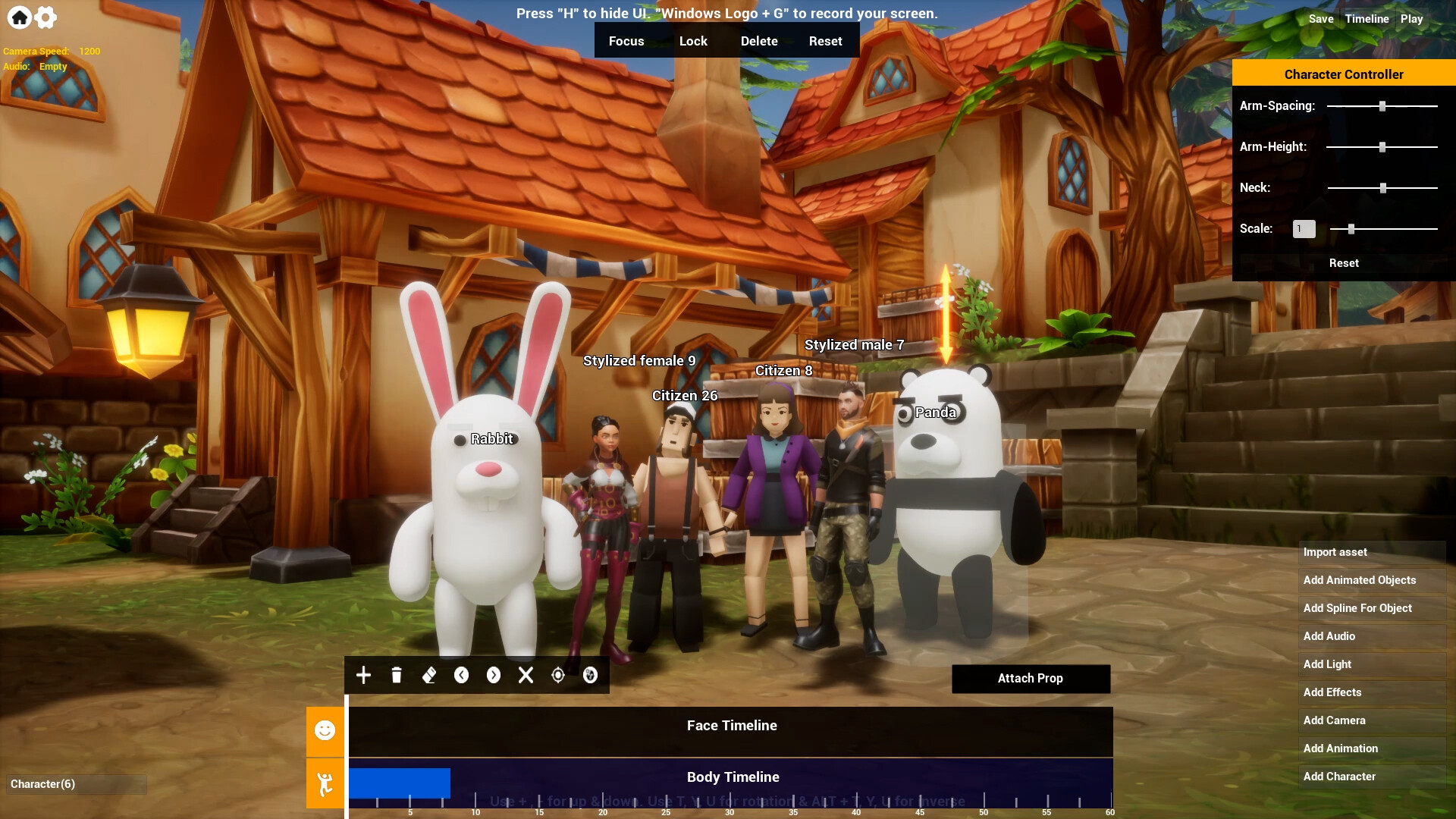This screenshot has width=1456, height=819.
Task: Open the Timeline menu at top right
Action: click(x=1367, y=18)
